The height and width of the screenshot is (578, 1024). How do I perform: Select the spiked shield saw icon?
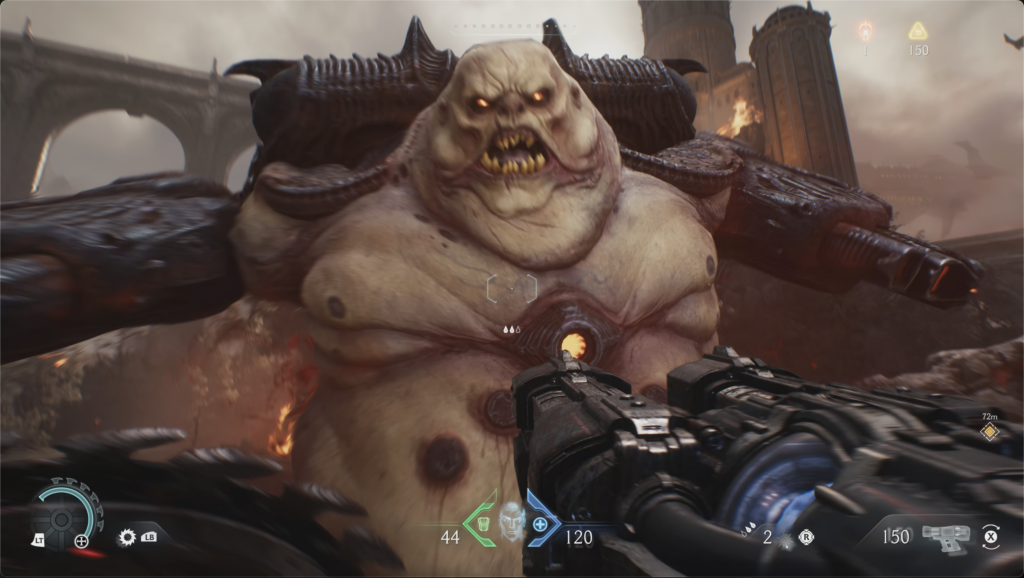pyautogui.click(x=127, y=538)
